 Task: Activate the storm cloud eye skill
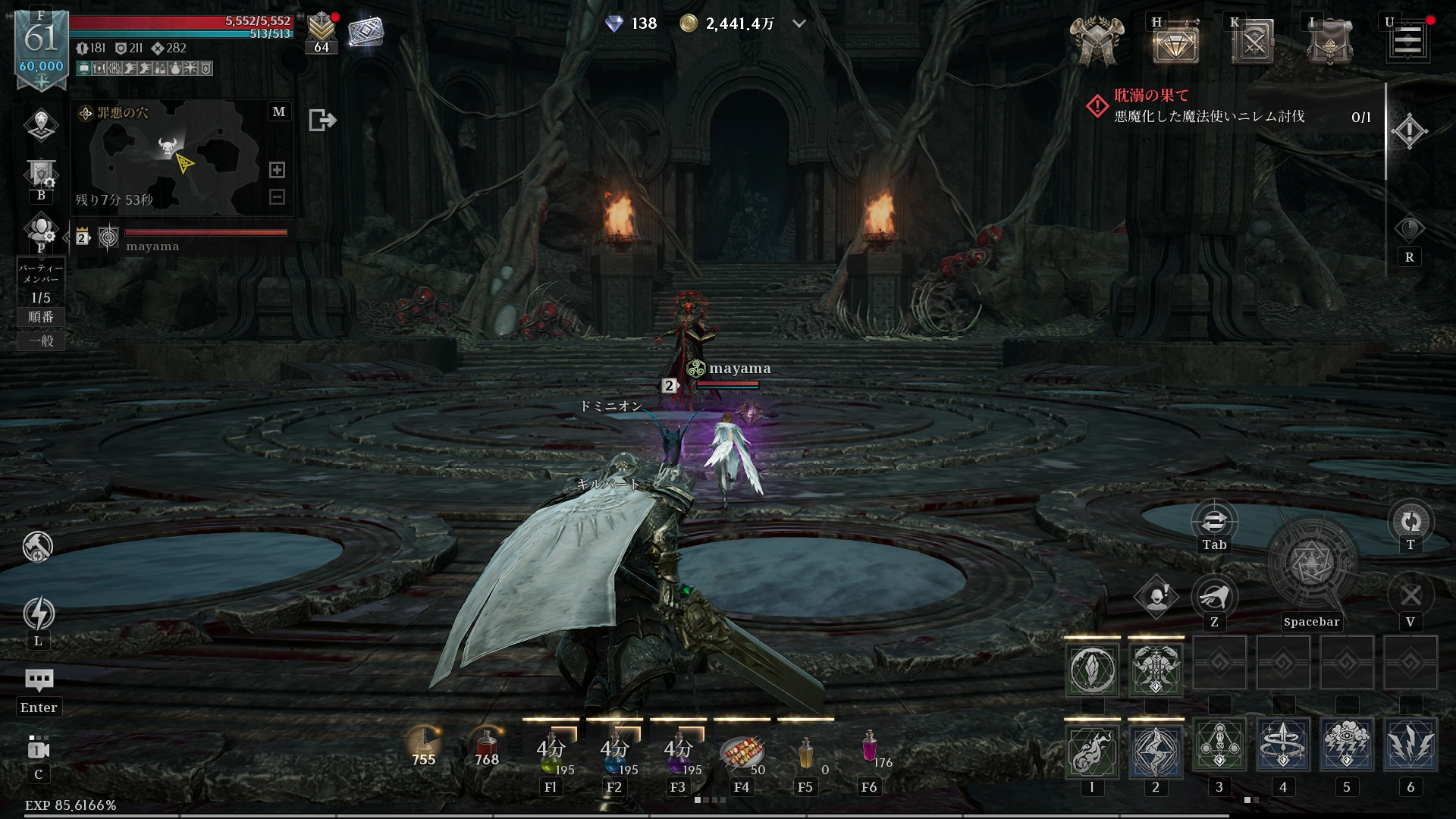1347,746
